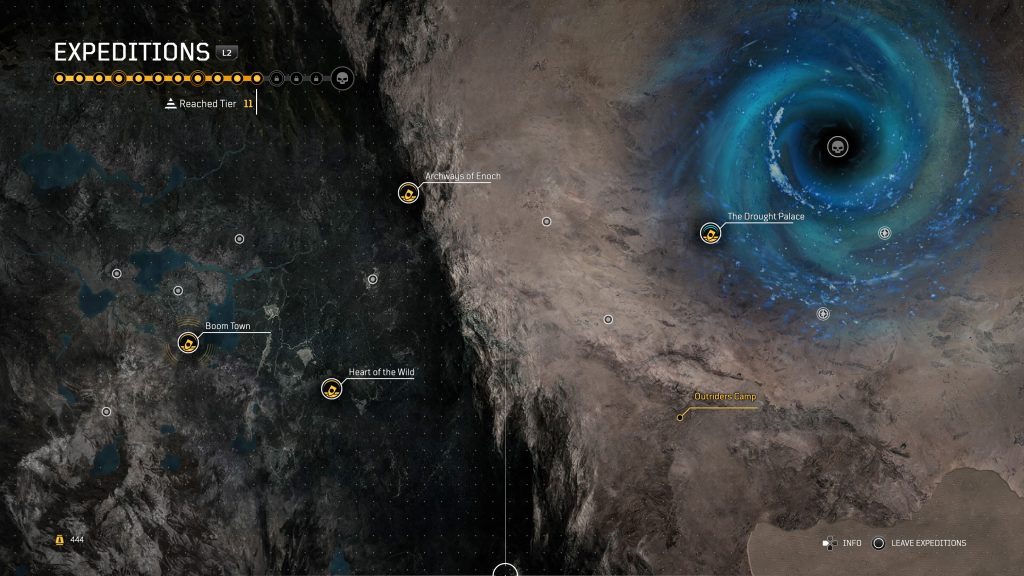Select the skull tier at the track's end

[x=341, y=78]
